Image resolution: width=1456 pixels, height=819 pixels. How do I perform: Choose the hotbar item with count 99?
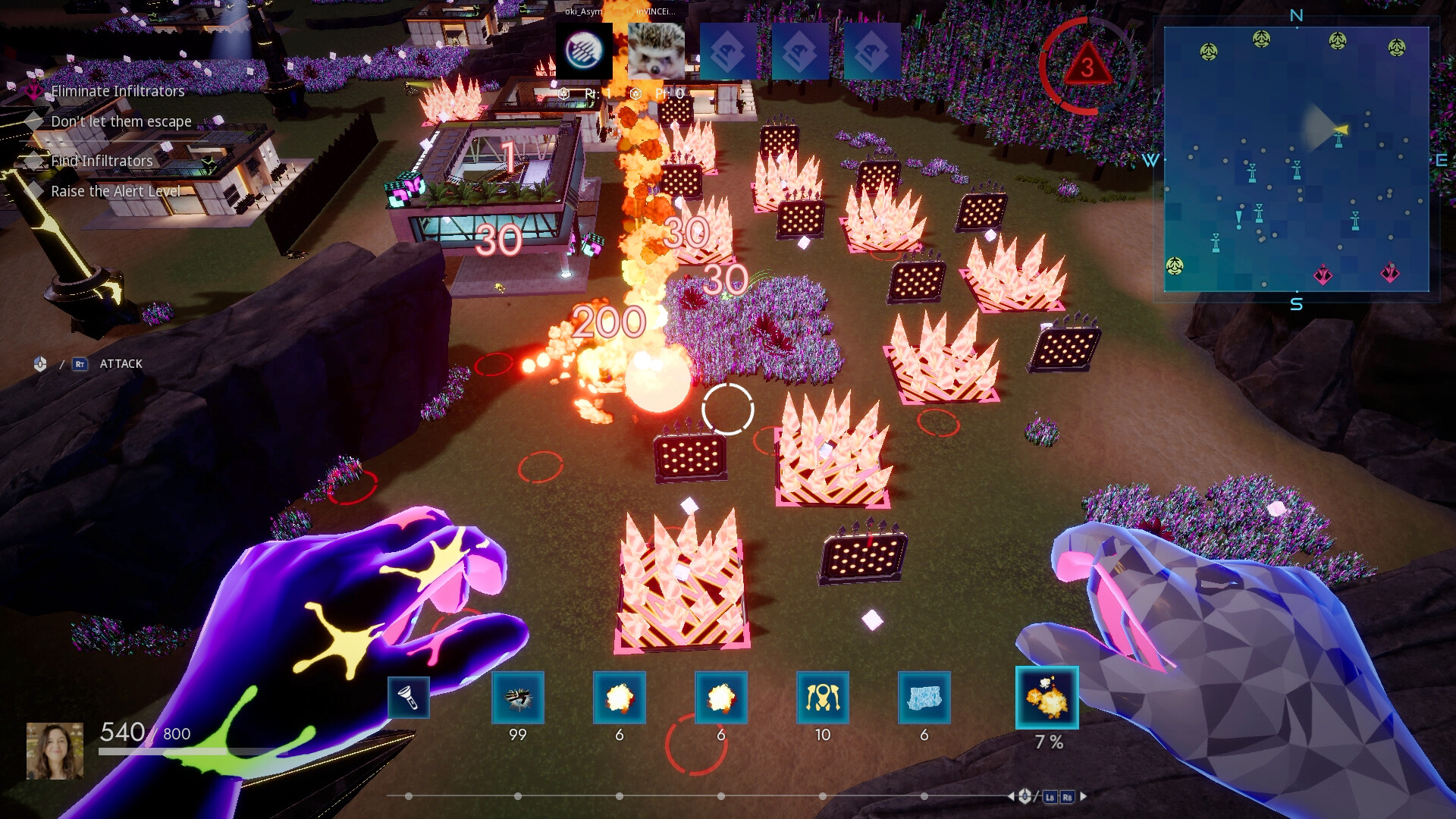coord(518,697)
